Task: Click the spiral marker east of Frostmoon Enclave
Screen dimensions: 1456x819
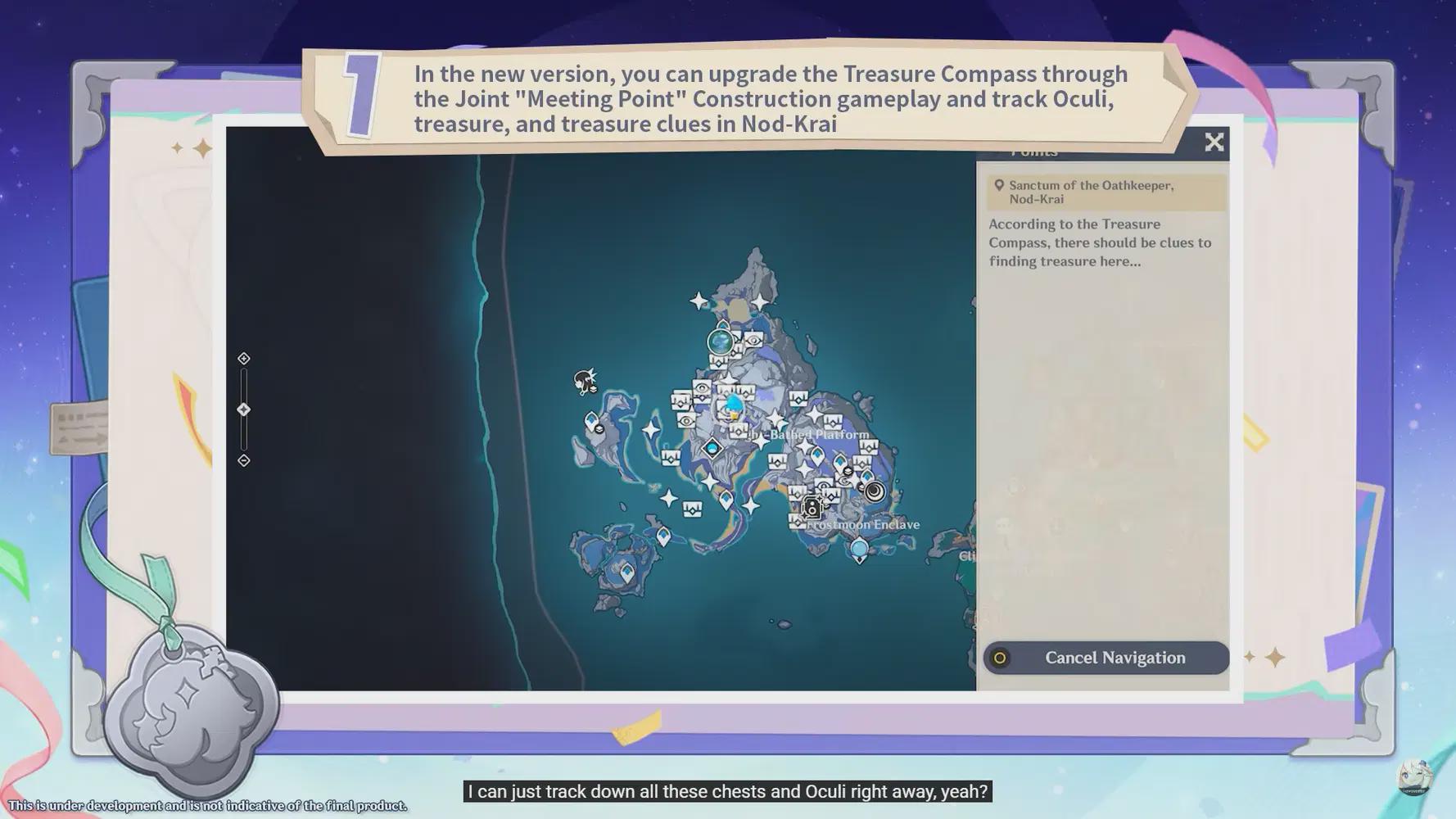Action: pyautogui.click(x=874, y=491)
